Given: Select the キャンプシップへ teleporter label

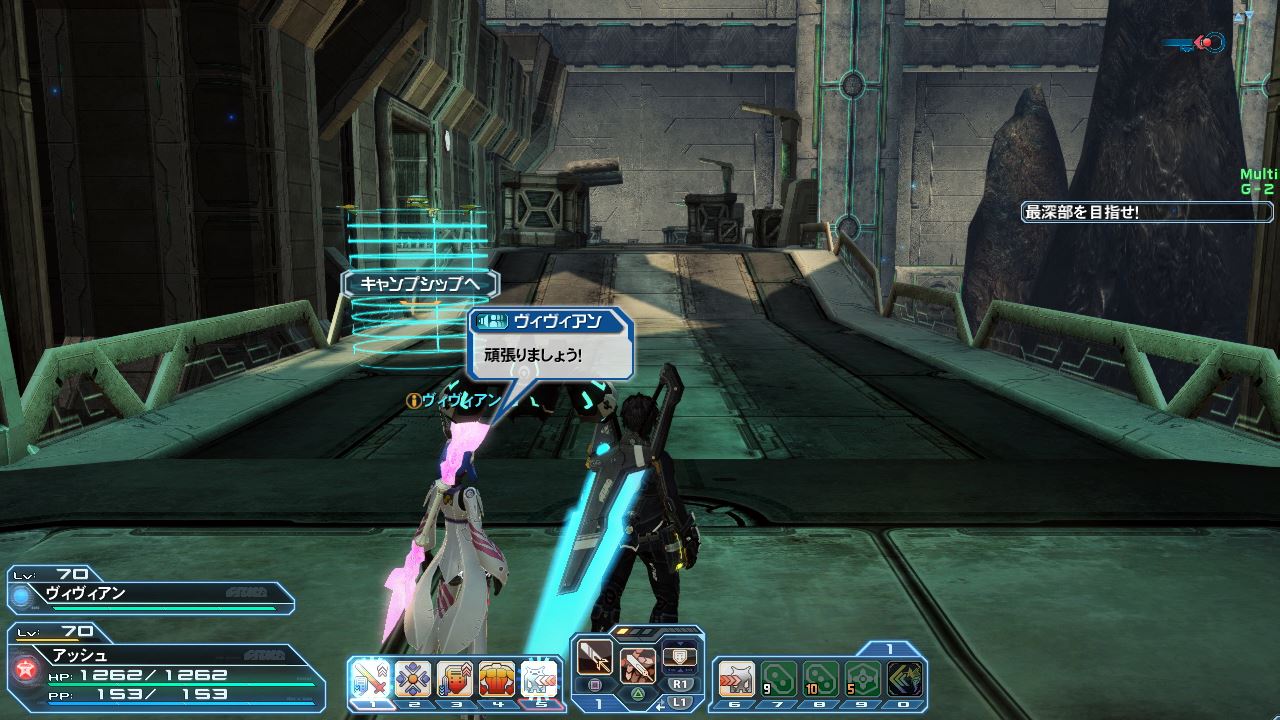Looking at the screenshot, I should (x=420, y=284).
